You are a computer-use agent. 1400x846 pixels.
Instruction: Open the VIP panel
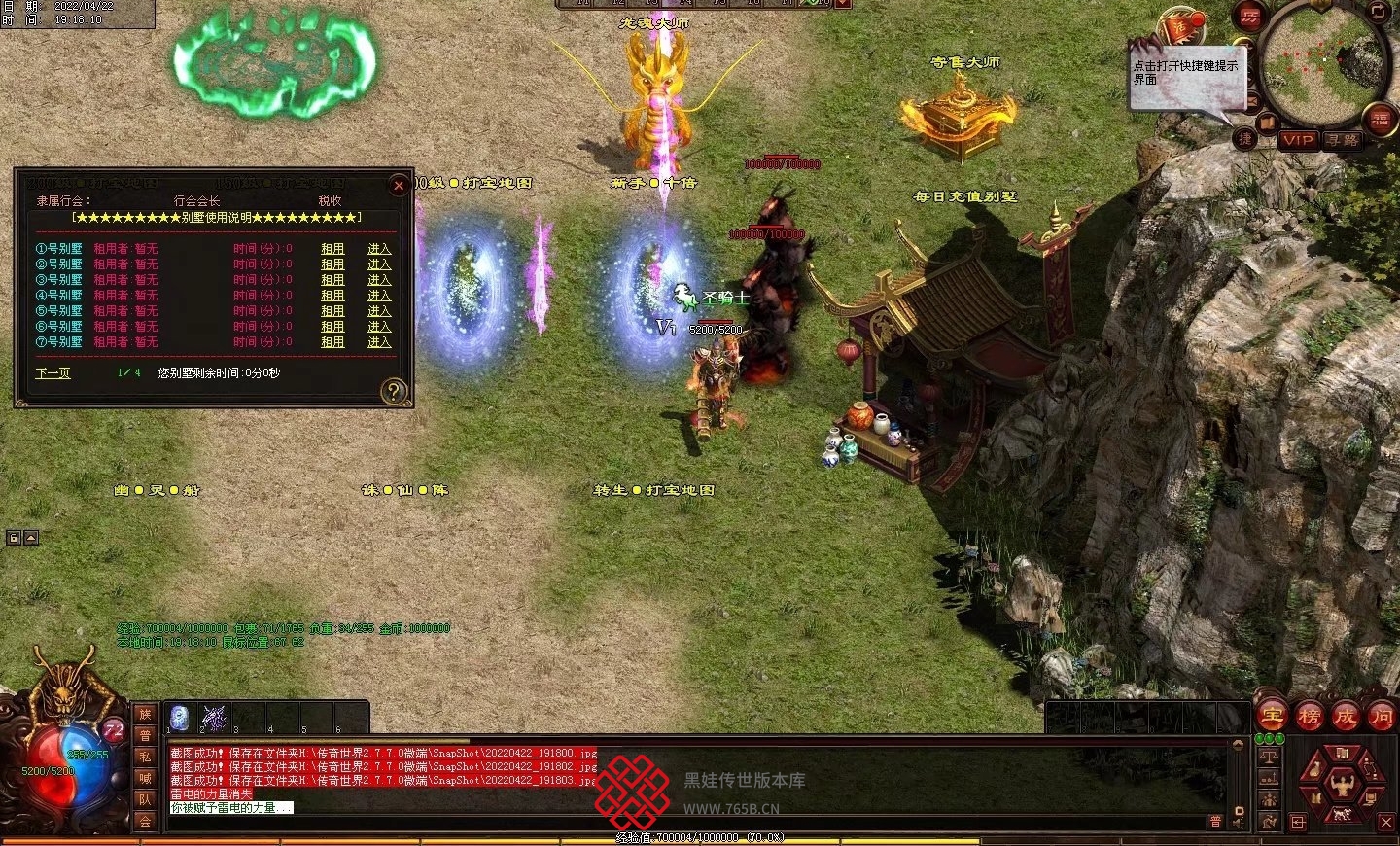(1298, 140)
